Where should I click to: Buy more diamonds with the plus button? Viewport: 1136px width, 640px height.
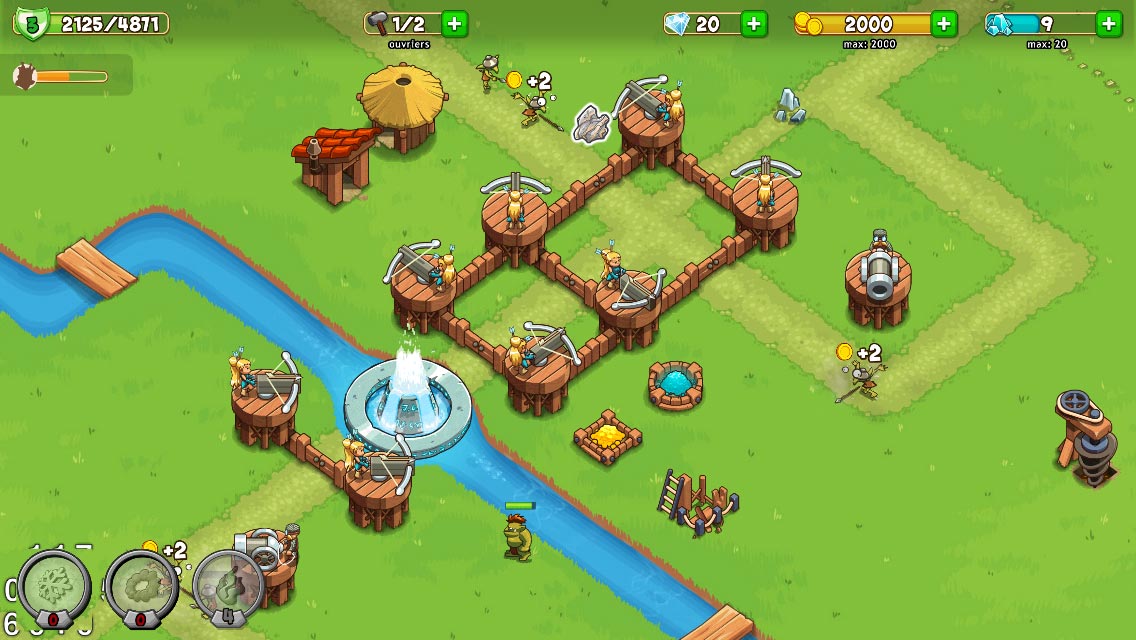pos(754,24)
